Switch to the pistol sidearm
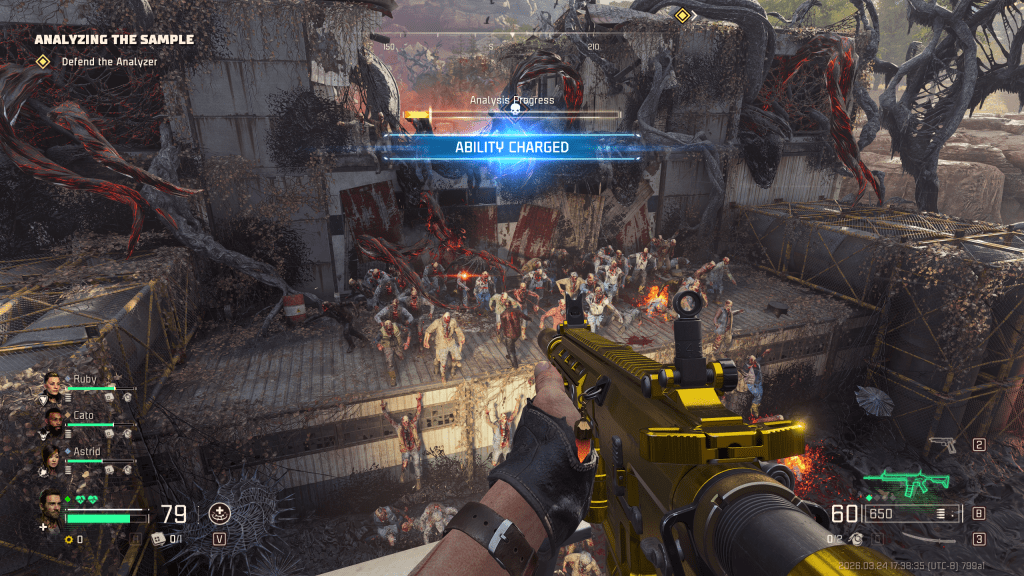The image size is (1024, 576). (943, 445)
